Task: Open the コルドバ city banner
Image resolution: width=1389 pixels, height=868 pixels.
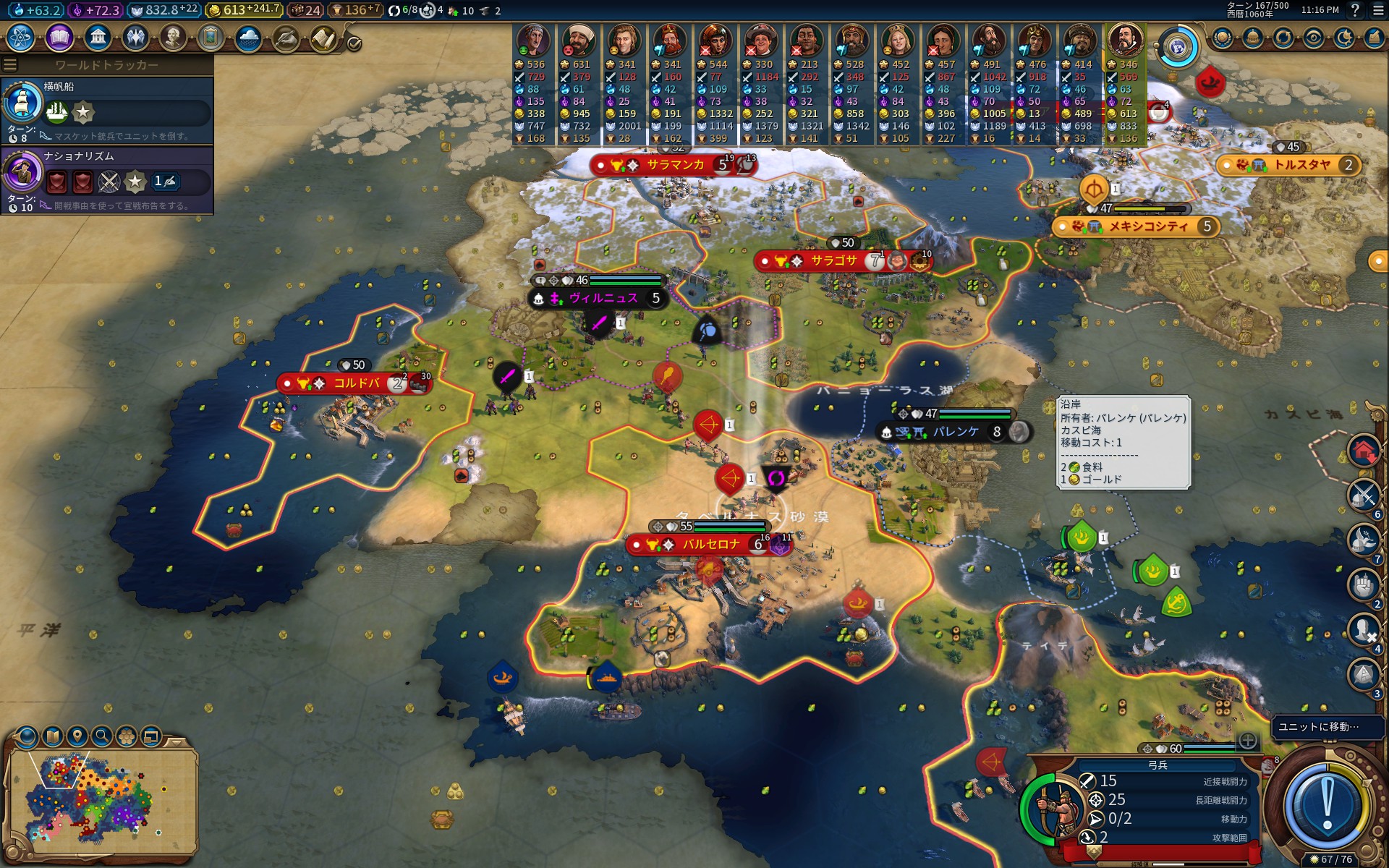Action: coord(355,383)
